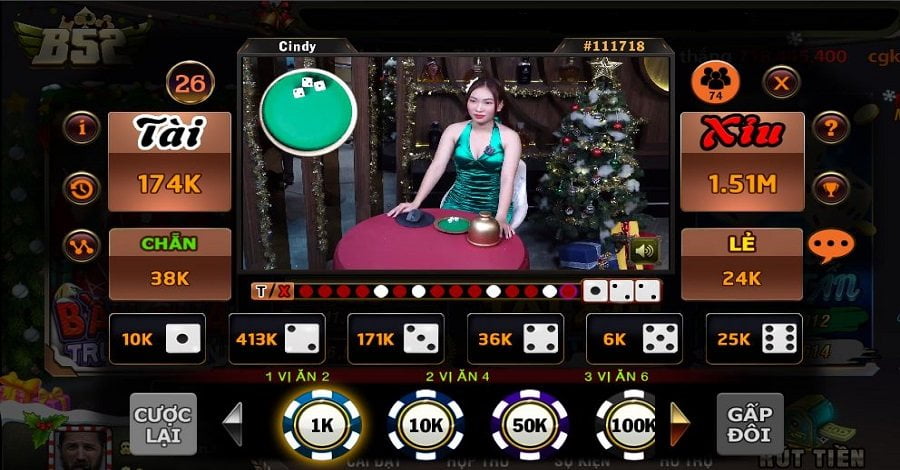Show the round history clock icon
This screenshot has width=900, height=470.
click(80, 187)
